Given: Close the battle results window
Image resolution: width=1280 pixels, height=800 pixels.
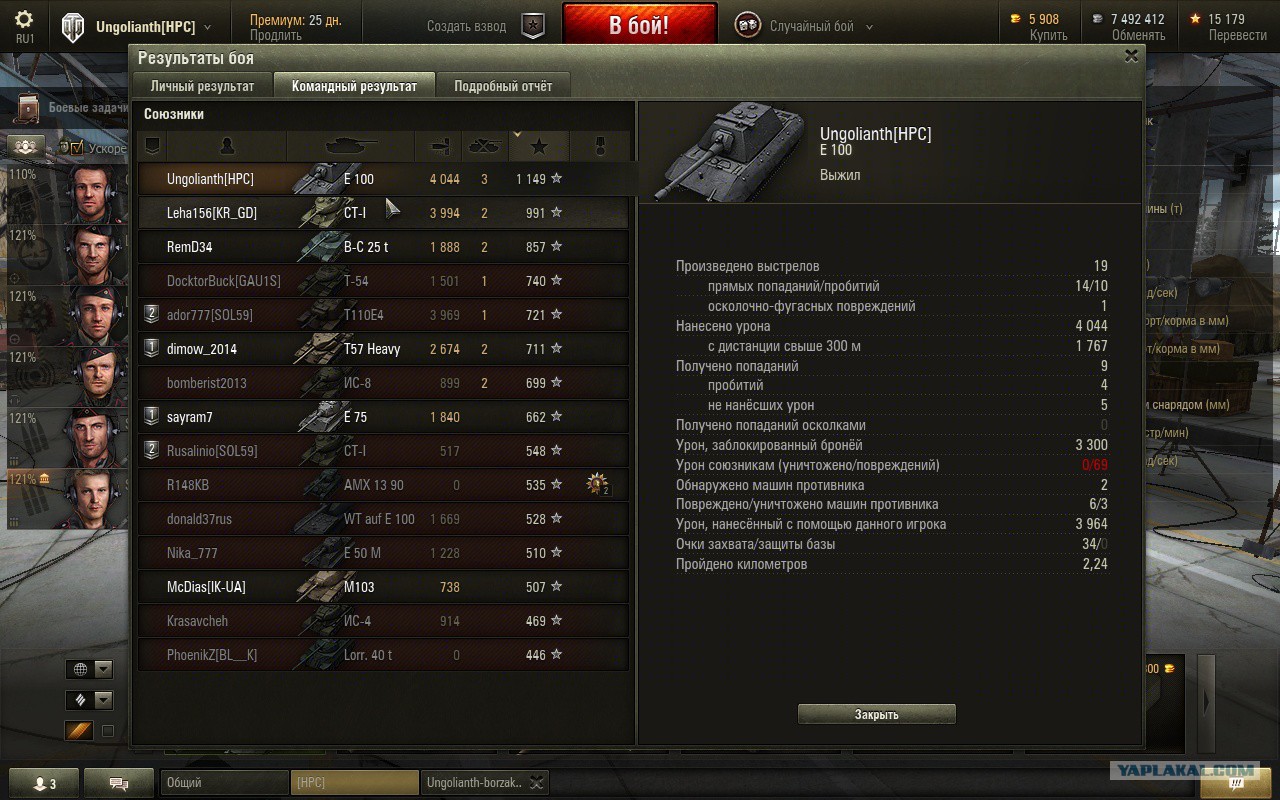Looking at the screenshot, I should pyautogui.click(x=1131, y=57).
